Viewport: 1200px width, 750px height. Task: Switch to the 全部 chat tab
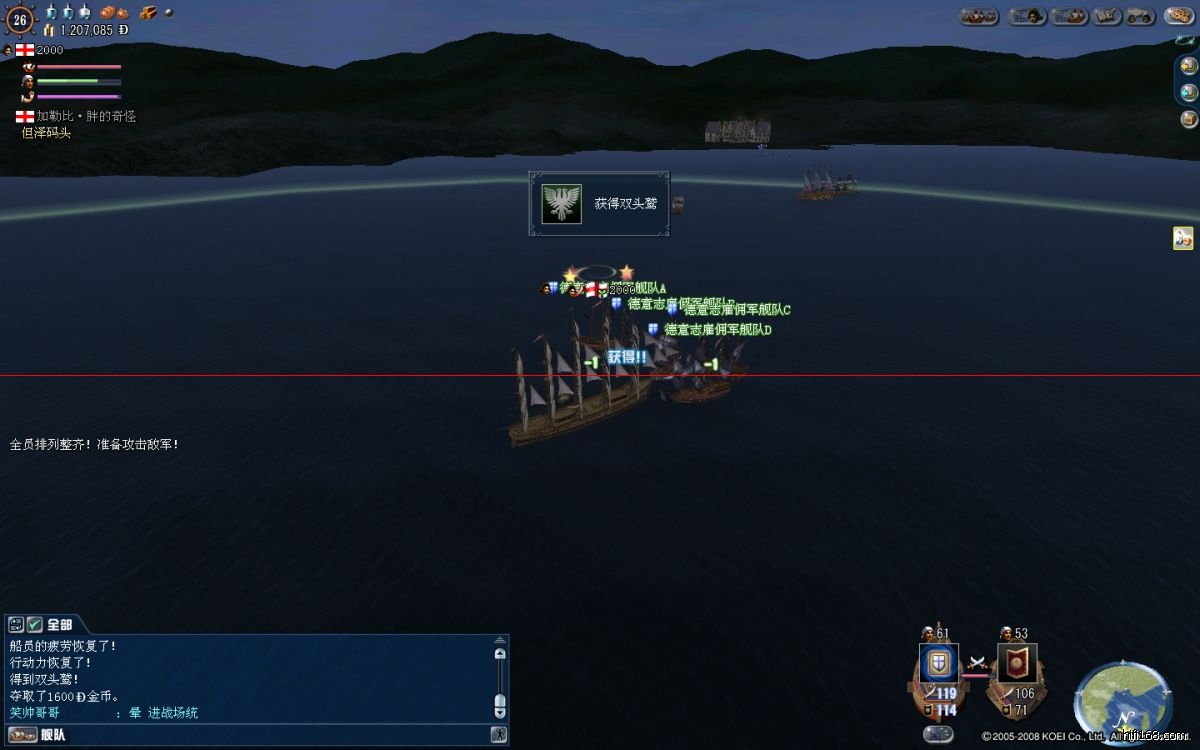59,624
